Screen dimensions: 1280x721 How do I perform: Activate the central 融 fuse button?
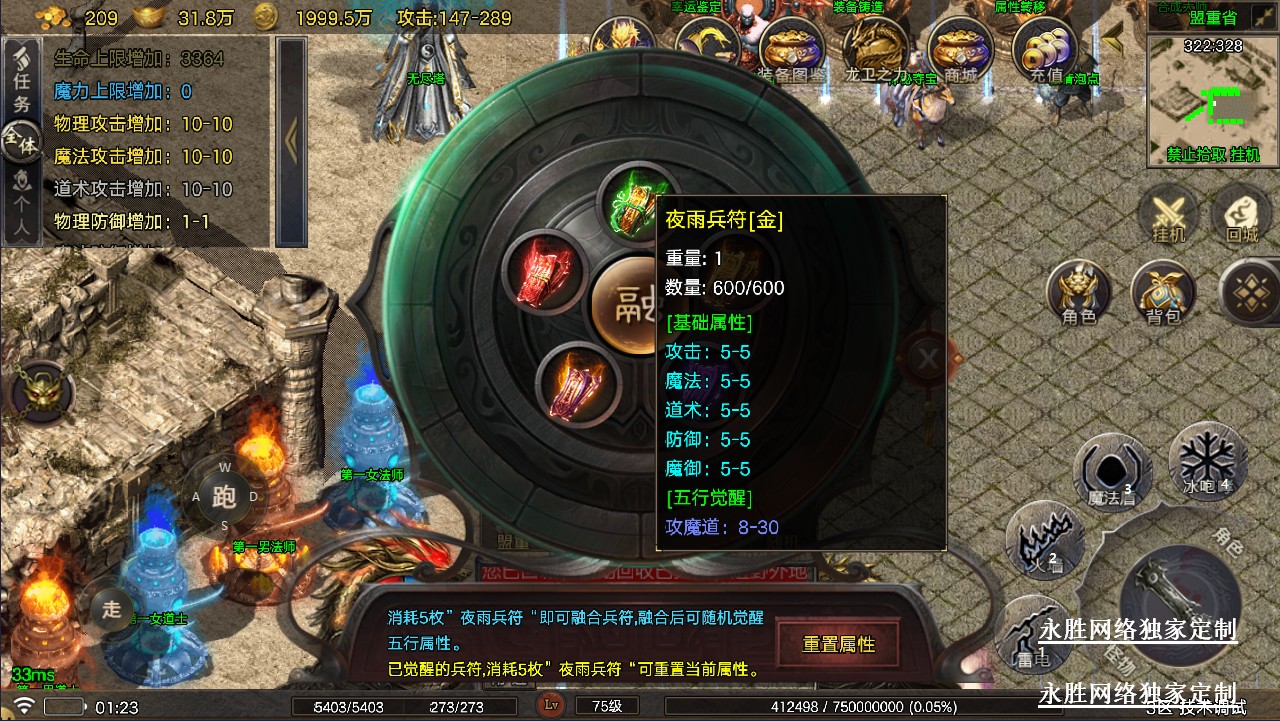coord(625,299)
